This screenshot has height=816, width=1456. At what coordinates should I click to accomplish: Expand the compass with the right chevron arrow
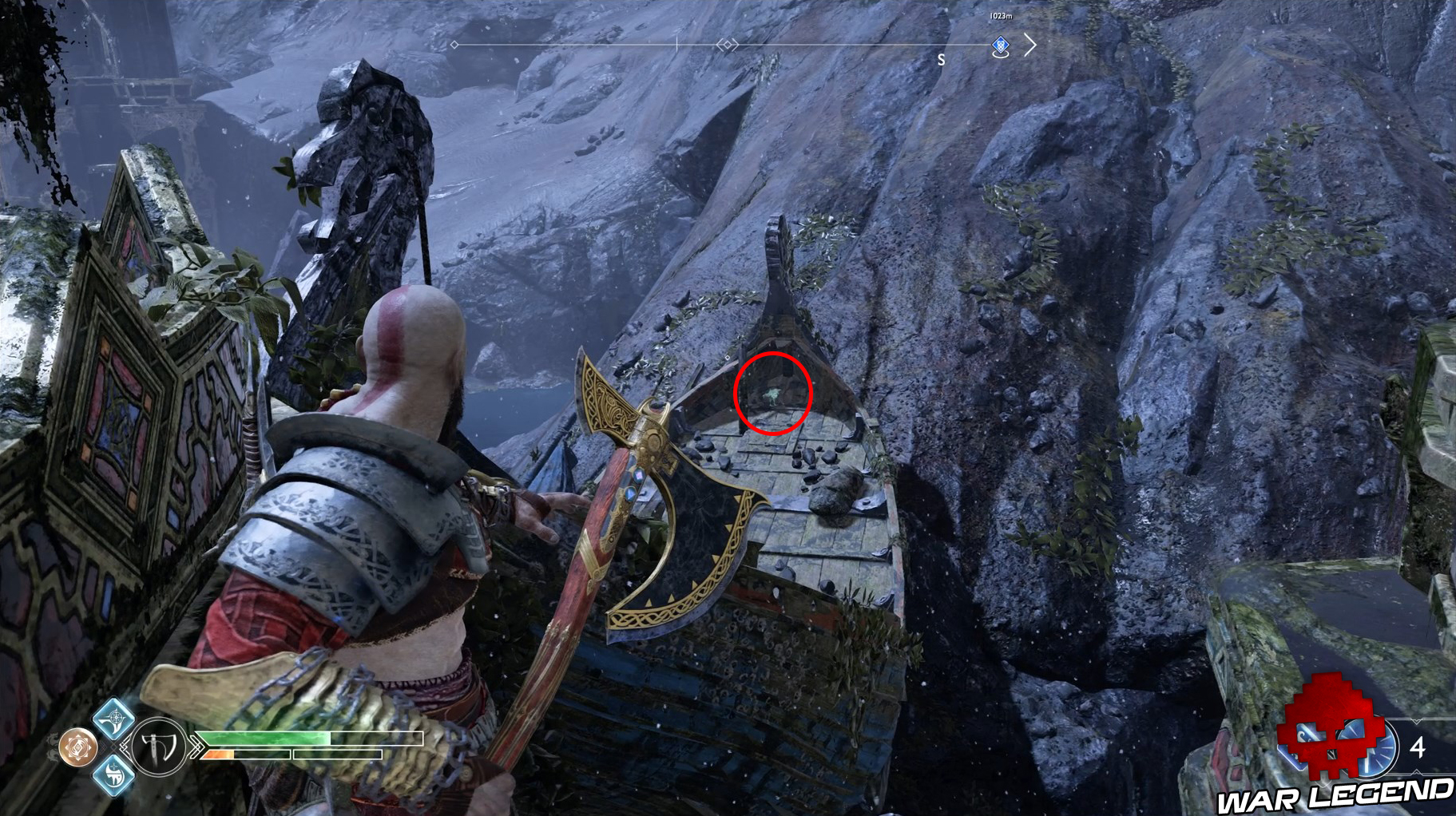pos(1030,46)
